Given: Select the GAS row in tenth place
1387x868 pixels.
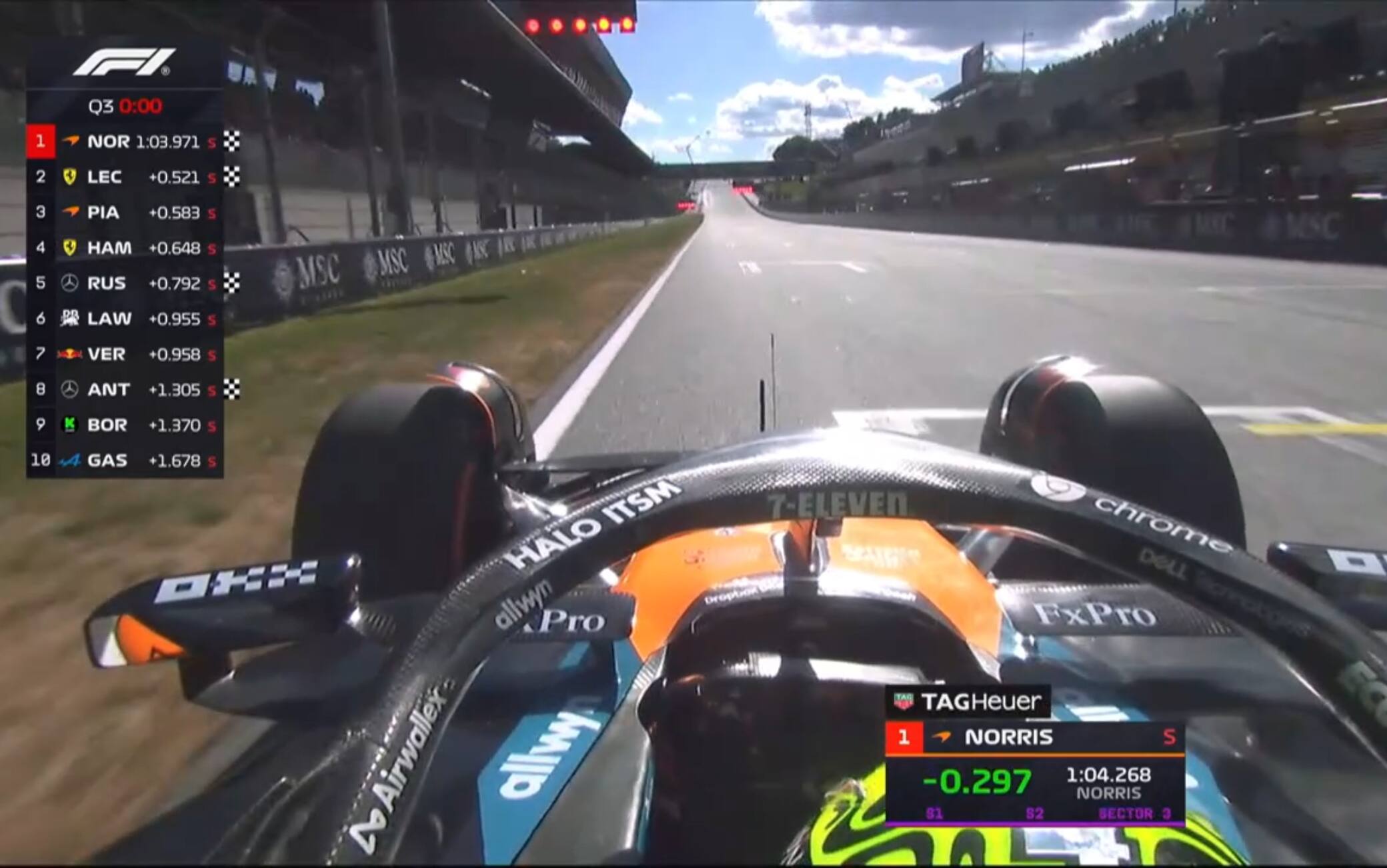Looking at the screenshot, I should point(125,460).
